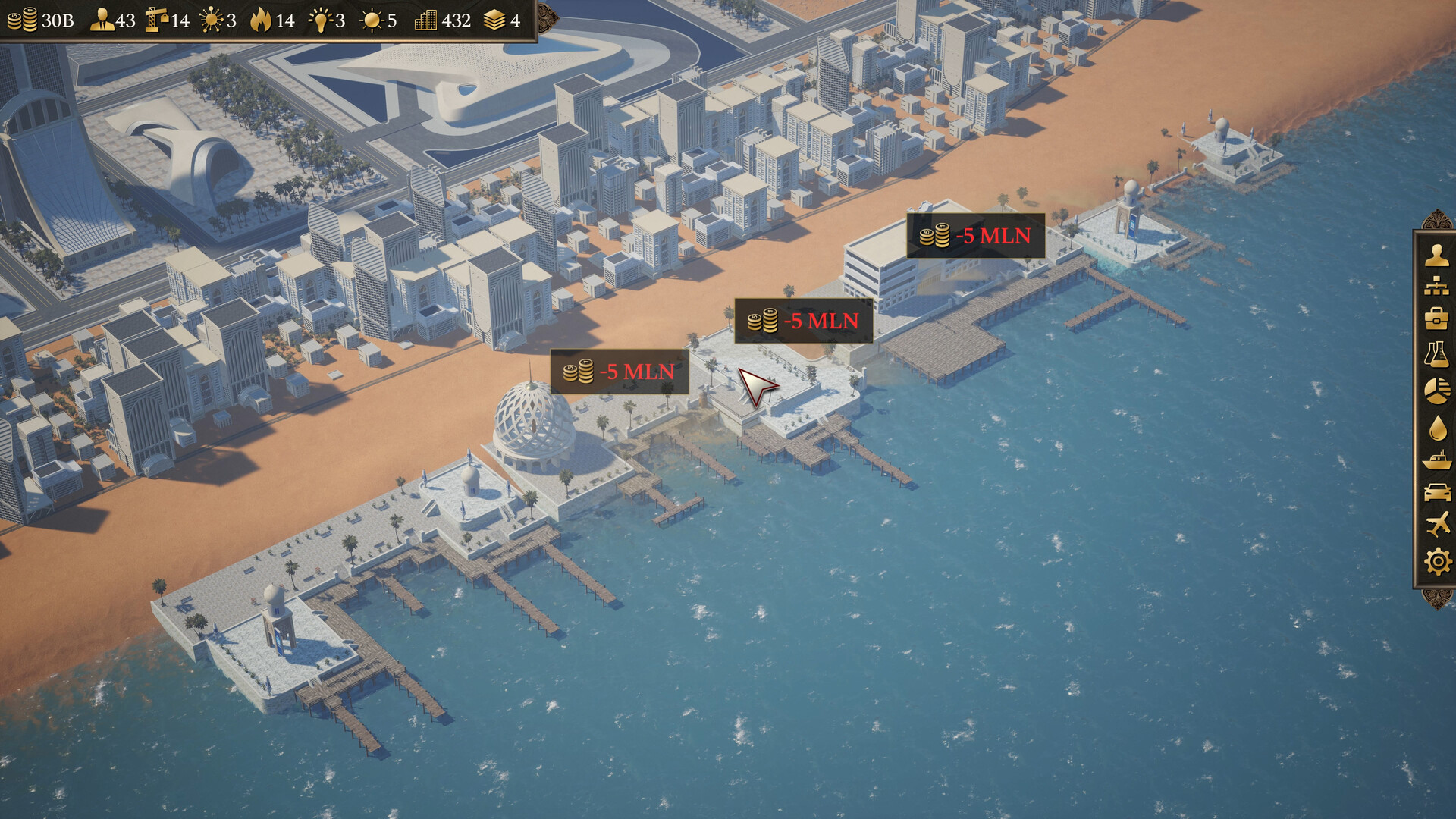
Task: Click the coins icon showing 30B
Action: point(23,20)
